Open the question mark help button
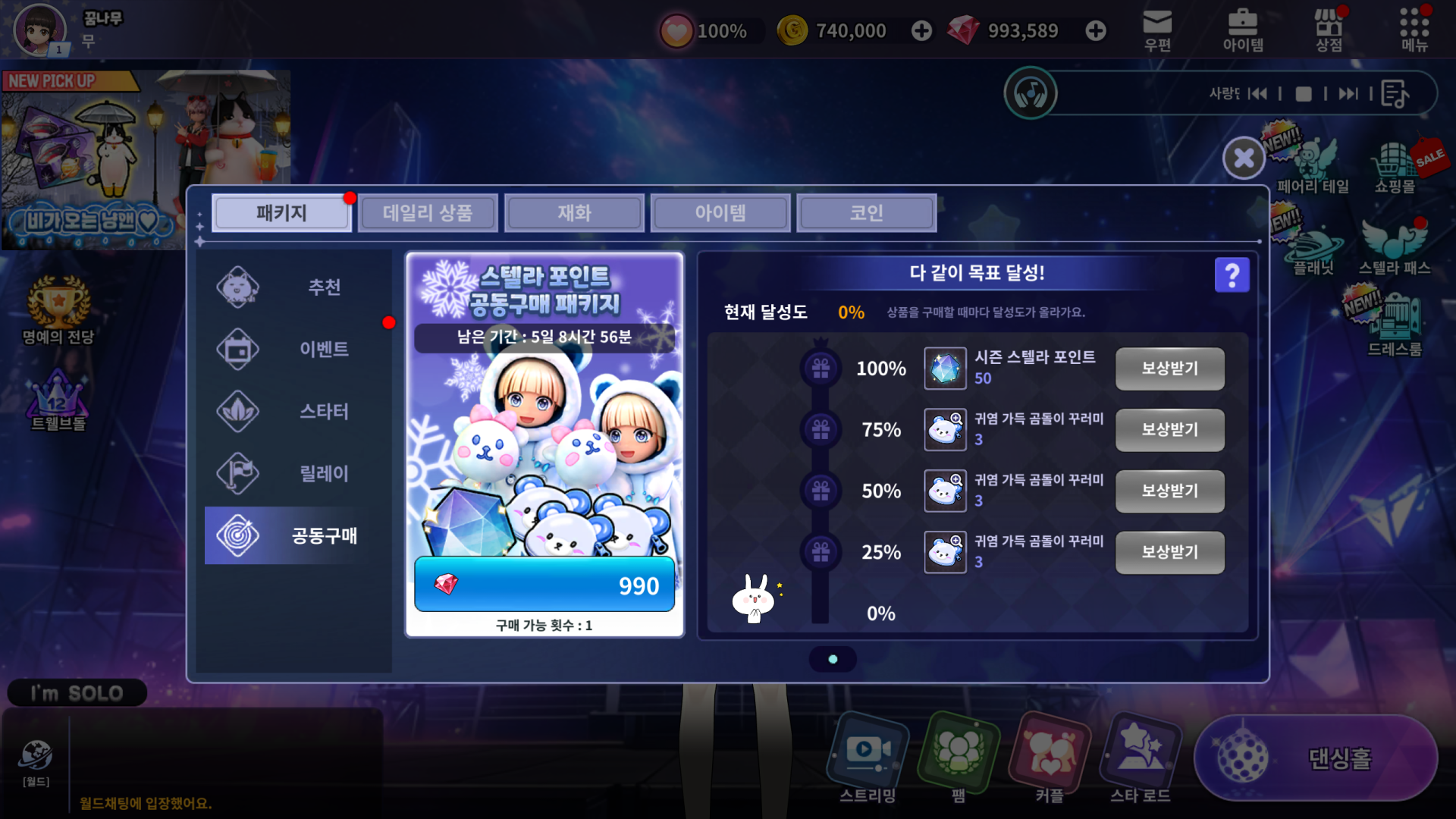The image size is (1456, 819). [x=1232, y=275]
